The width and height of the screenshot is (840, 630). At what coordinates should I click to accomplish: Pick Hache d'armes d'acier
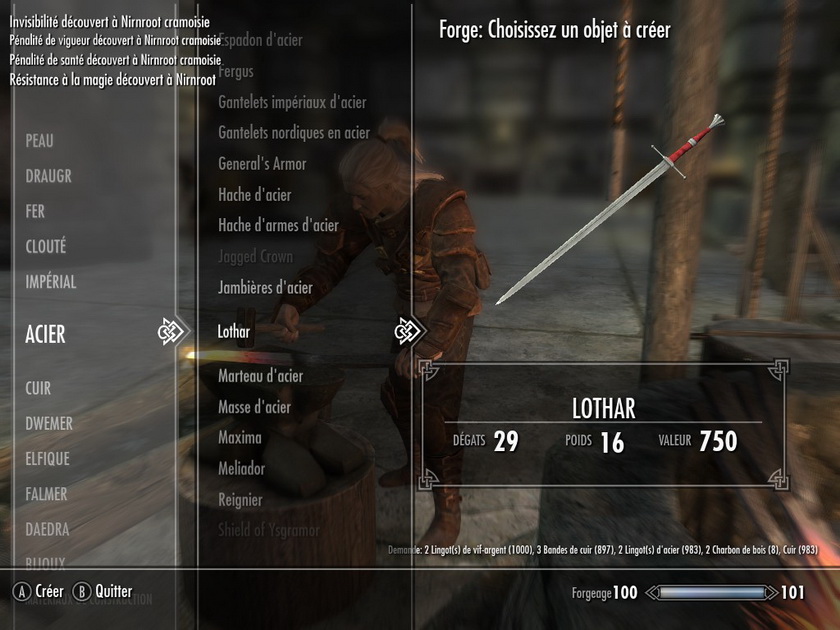(278, 226)
